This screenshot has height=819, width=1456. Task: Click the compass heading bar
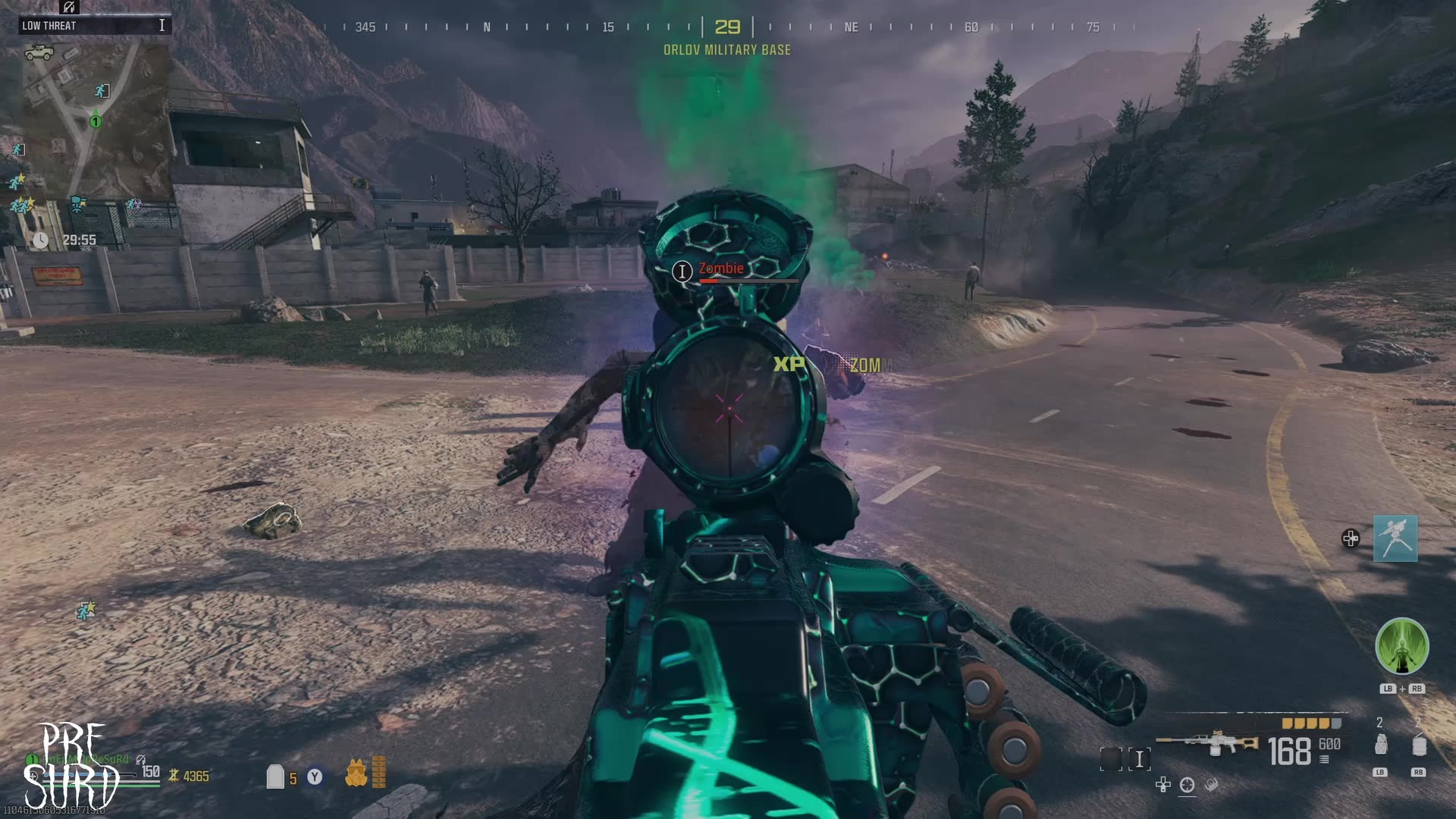(x=728, y=27)
